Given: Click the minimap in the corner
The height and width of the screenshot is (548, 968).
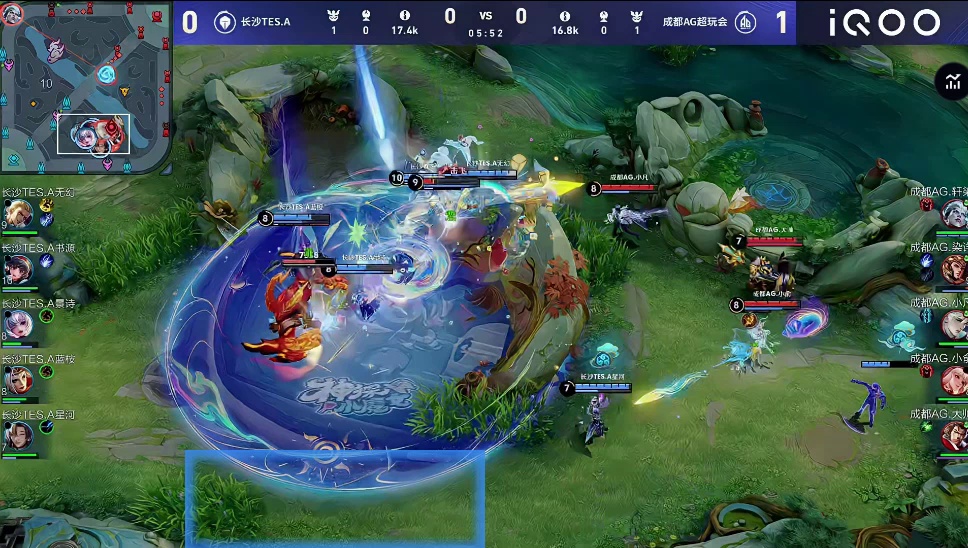Looking at the screenshot, I should click(x=85, y=86).
